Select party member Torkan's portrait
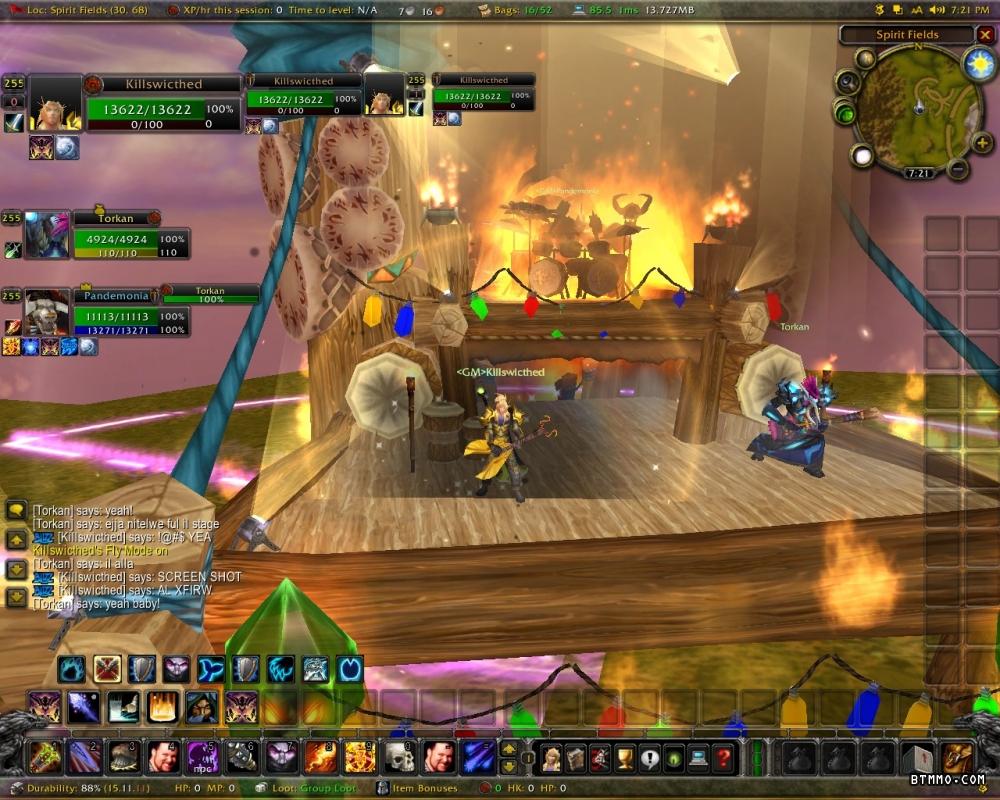The width and height of the screenshot is (1000, 800). [x=48, y=236]
